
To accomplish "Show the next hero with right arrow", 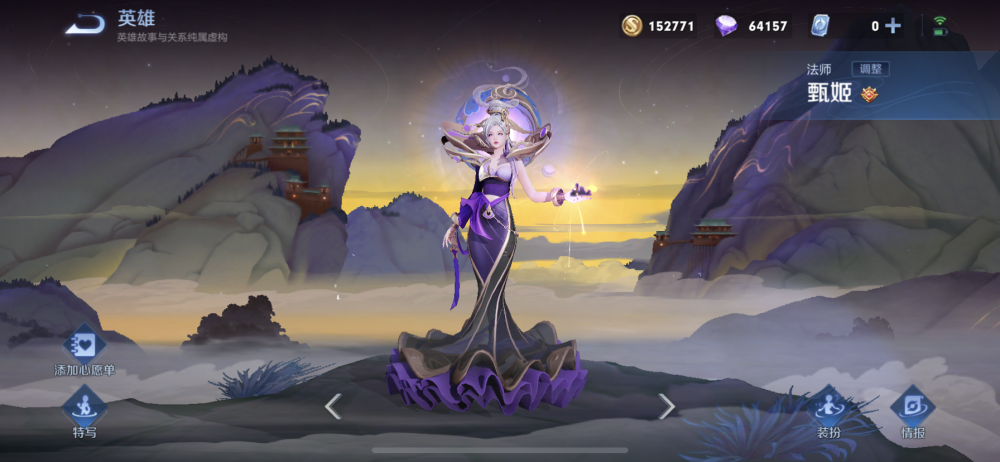I will pyautogui.click(x=666, y=405).
